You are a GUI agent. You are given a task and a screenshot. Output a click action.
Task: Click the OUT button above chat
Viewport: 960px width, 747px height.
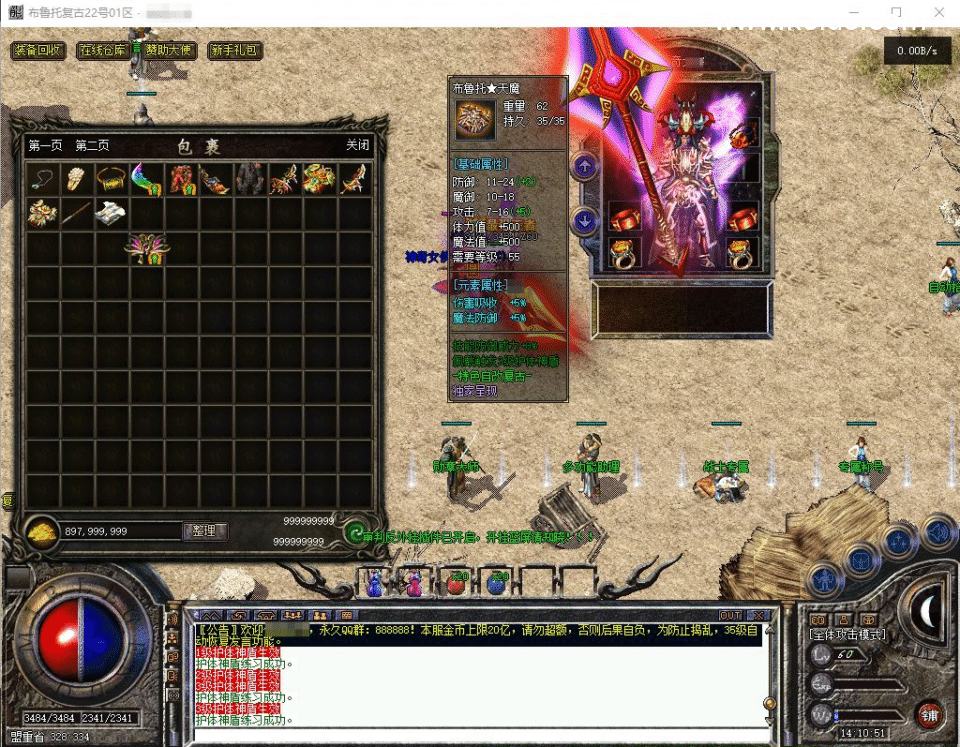(731, 615)
